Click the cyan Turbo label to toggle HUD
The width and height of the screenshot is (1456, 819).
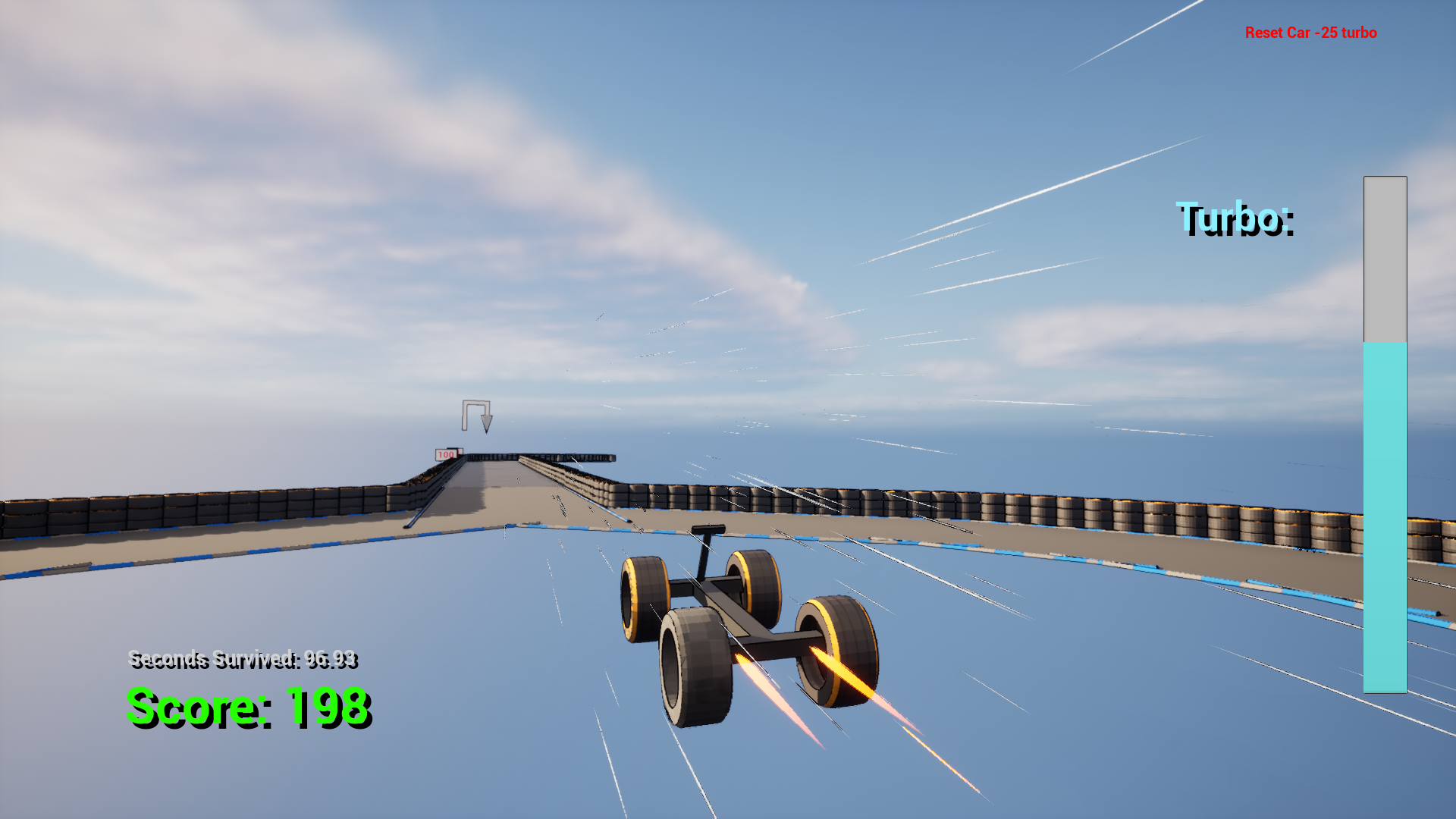(x=1235, y=220)
